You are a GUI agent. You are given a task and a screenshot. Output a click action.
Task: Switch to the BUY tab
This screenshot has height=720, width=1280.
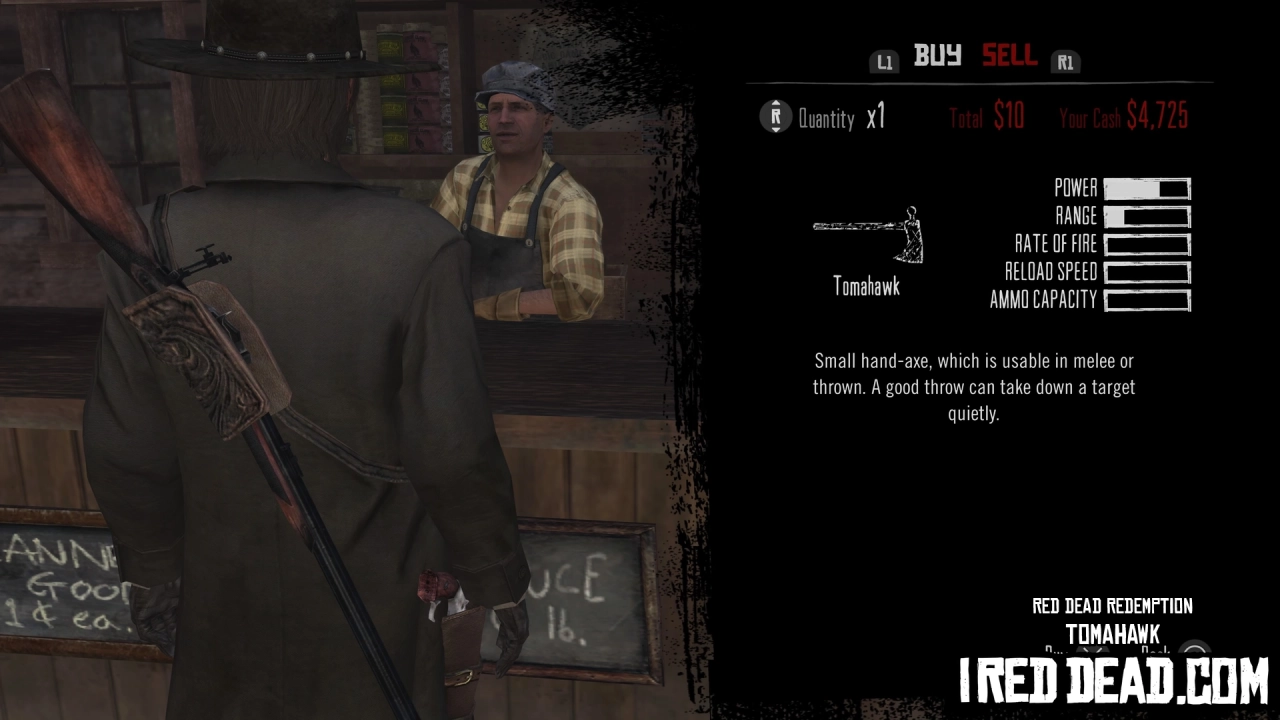[935, 57]
